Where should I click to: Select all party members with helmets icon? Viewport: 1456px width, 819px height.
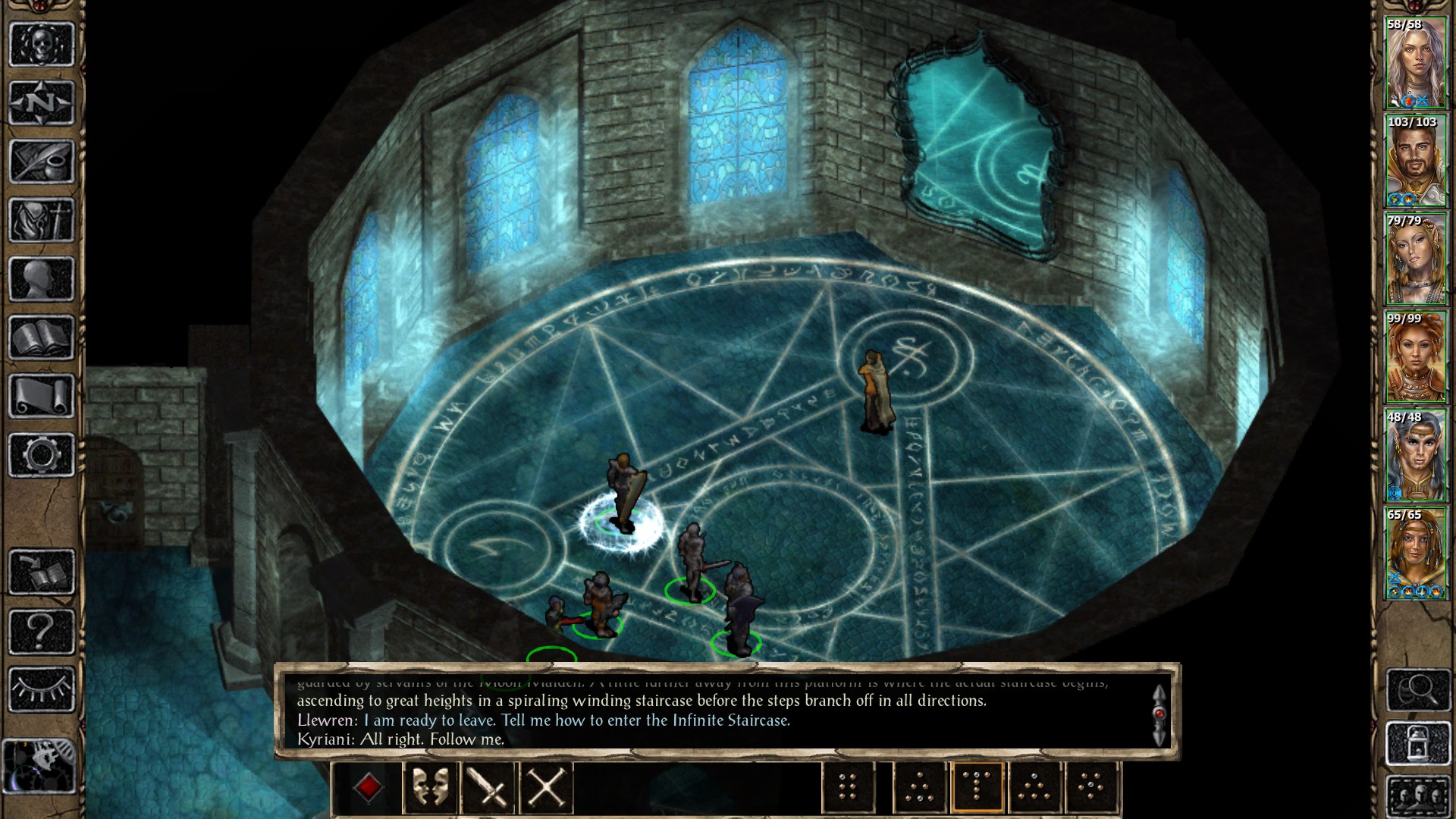coord(1417,797)
